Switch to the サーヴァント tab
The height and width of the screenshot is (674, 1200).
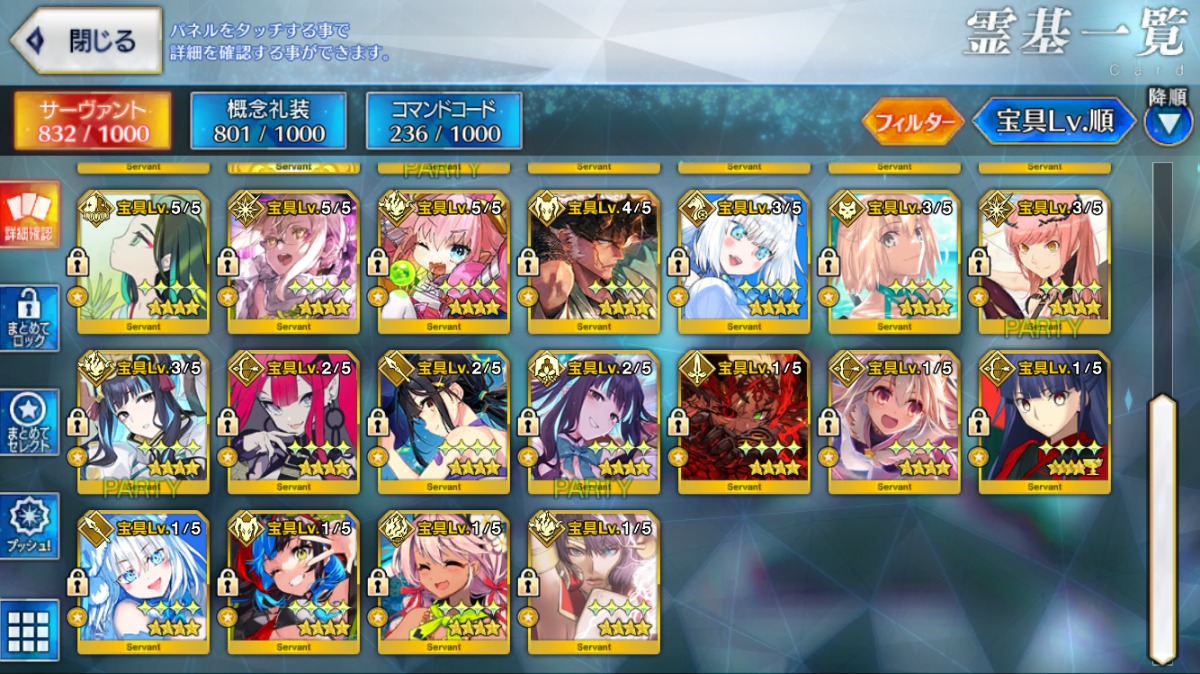click(92, 121)
